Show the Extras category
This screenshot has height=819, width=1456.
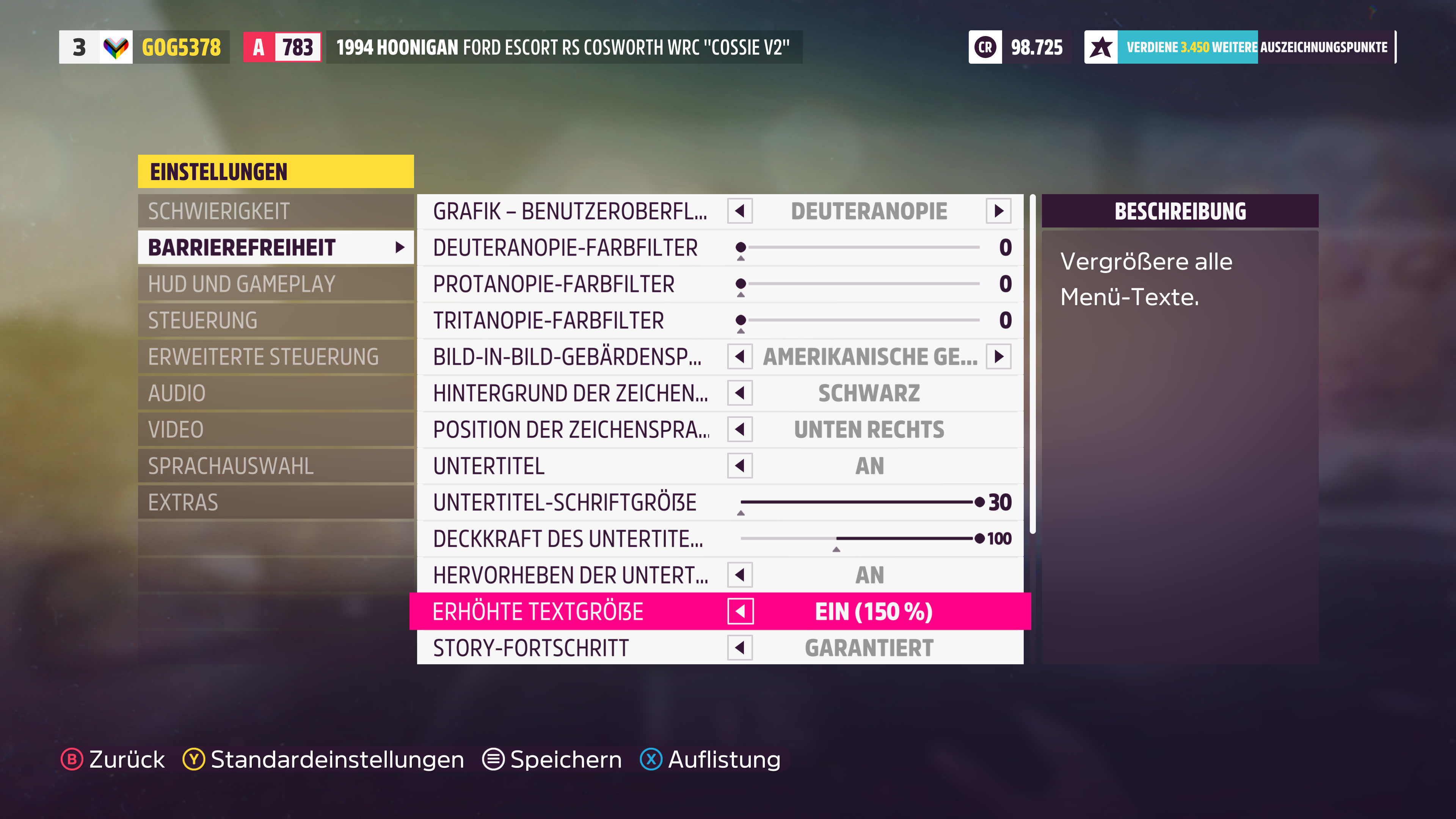tap(275, 502)
